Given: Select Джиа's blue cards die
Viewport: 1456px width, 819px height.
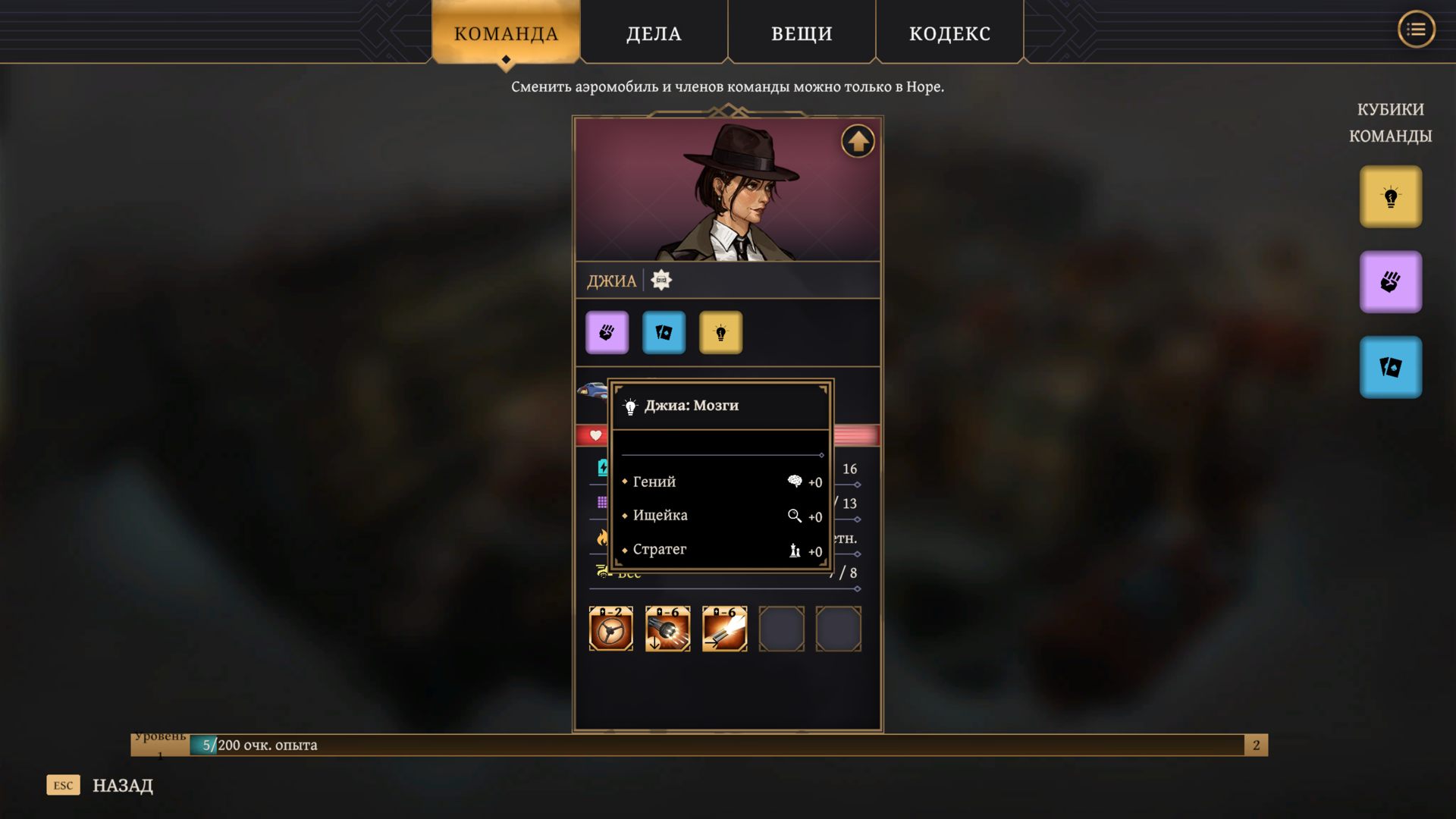Looking at the screenshot, I should (664, 332).
